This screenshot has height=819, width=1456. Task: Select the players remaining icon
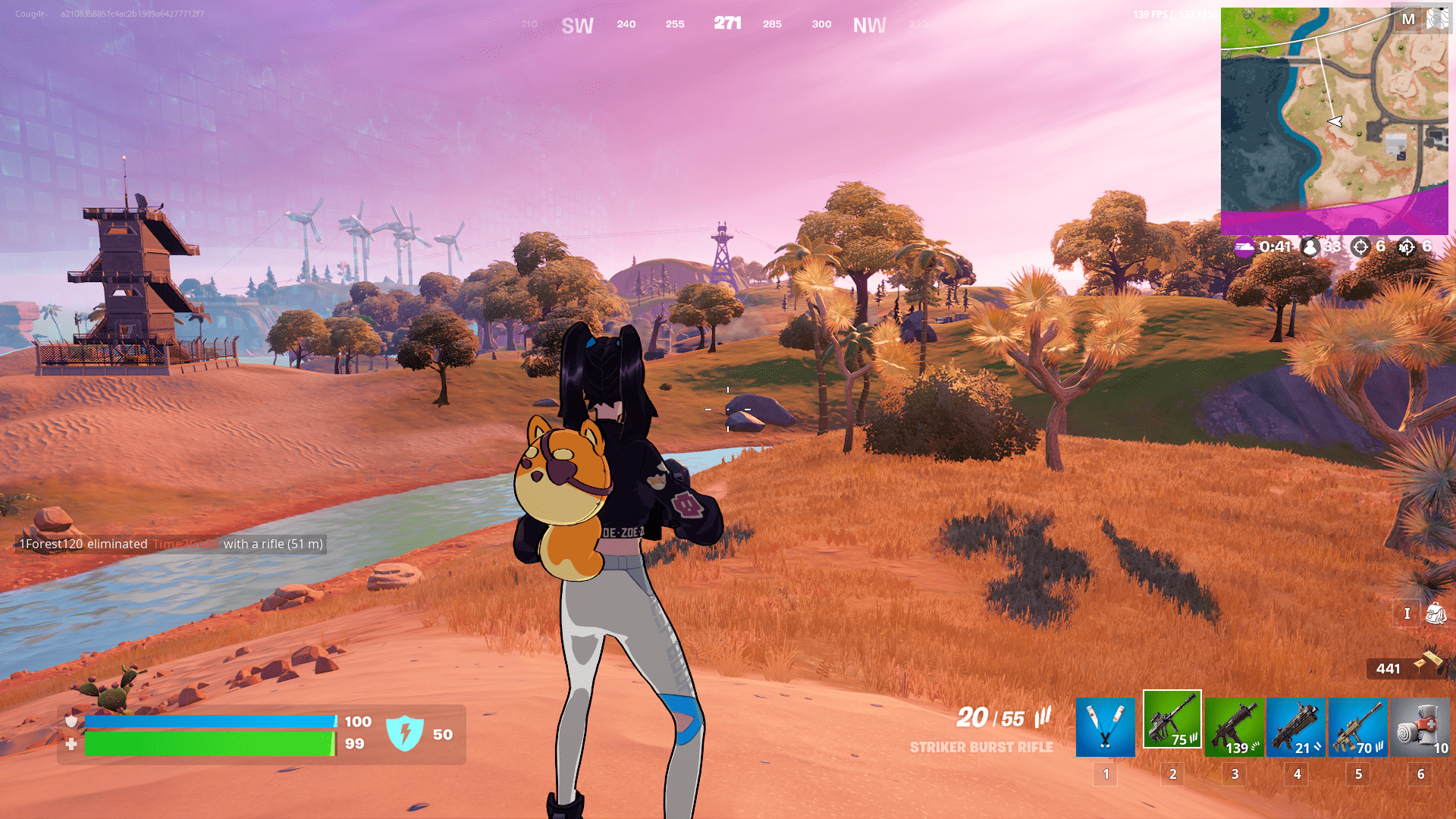coord(1310,247)
